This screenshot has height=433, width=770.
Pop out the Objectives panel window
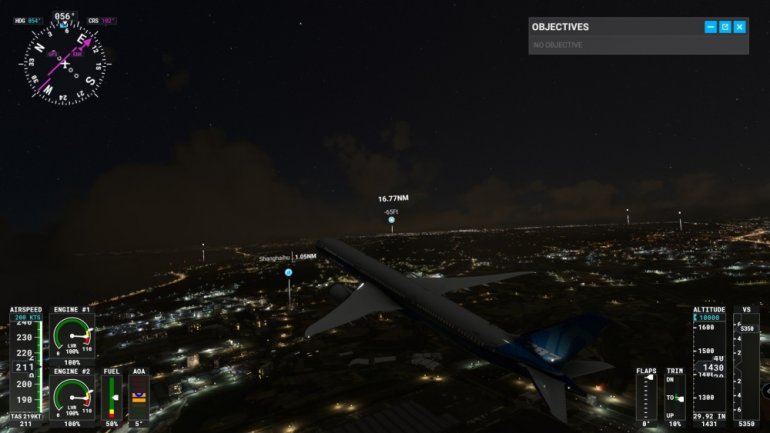pyautogui.click(x=725, y=27)
